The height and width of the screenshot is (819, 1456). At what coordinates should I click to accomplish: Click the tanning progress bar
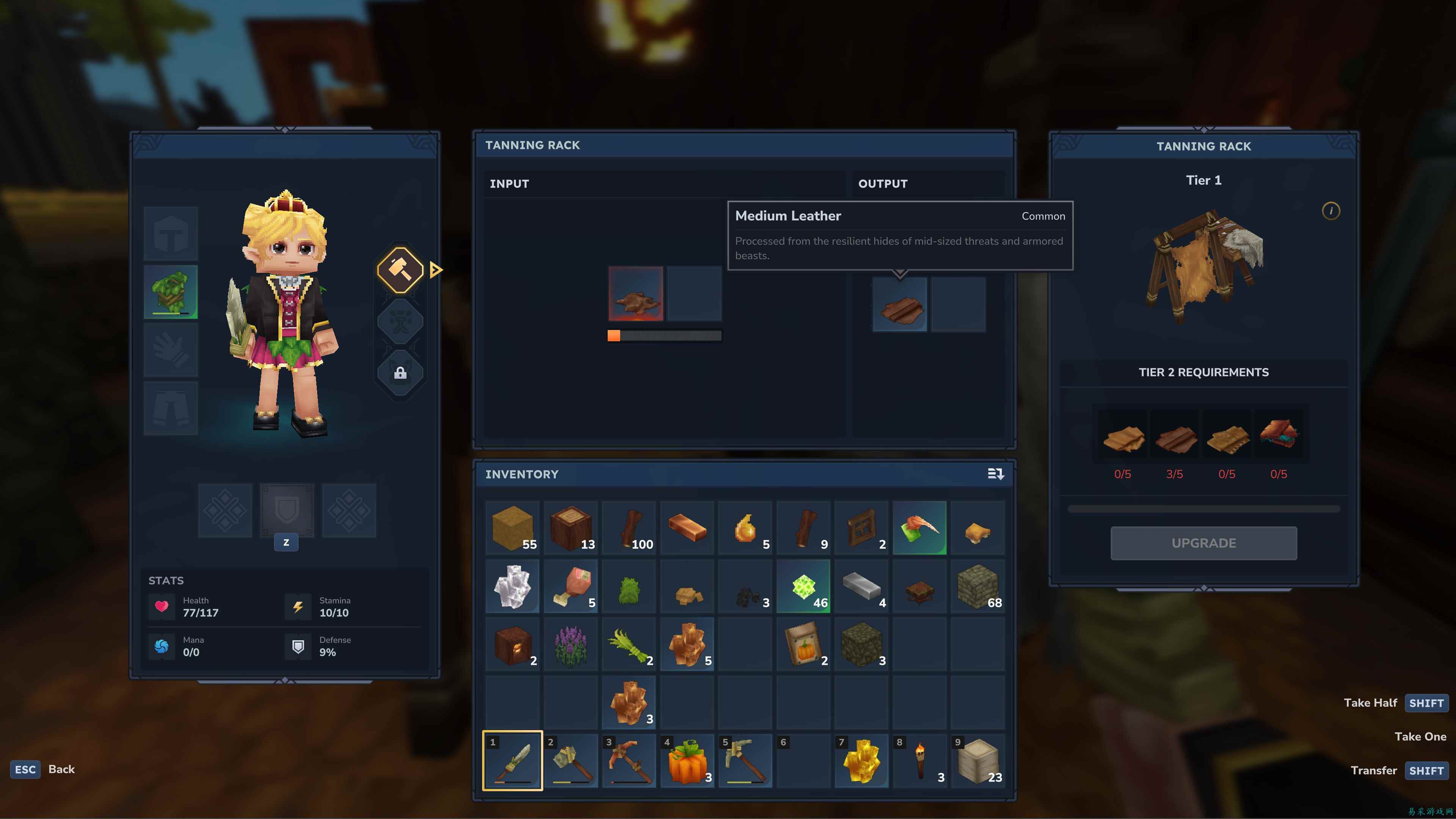[x=665, y=335]
